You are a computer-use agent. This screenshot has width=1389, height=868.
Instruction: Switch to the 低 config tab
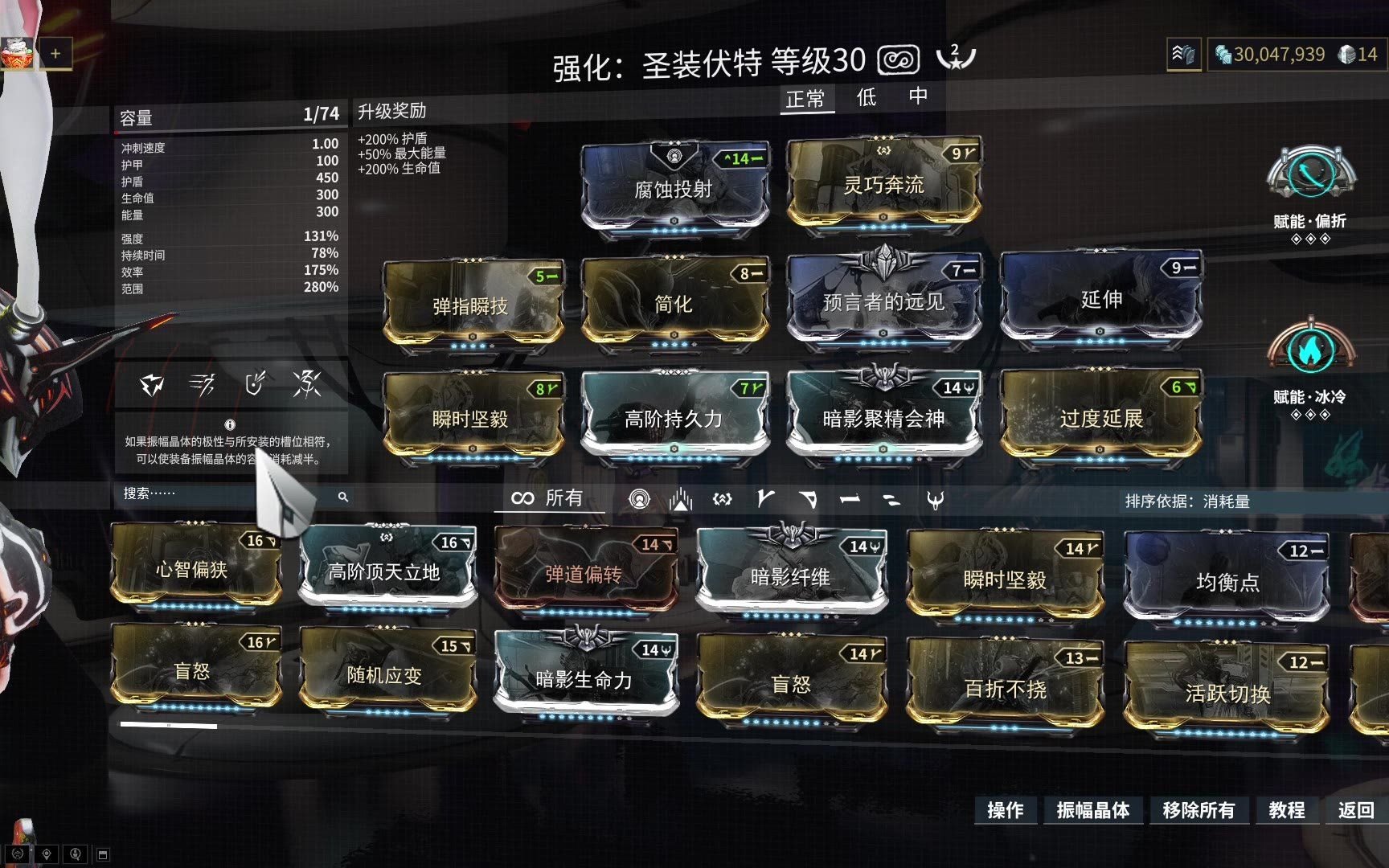tap(866, 98)
